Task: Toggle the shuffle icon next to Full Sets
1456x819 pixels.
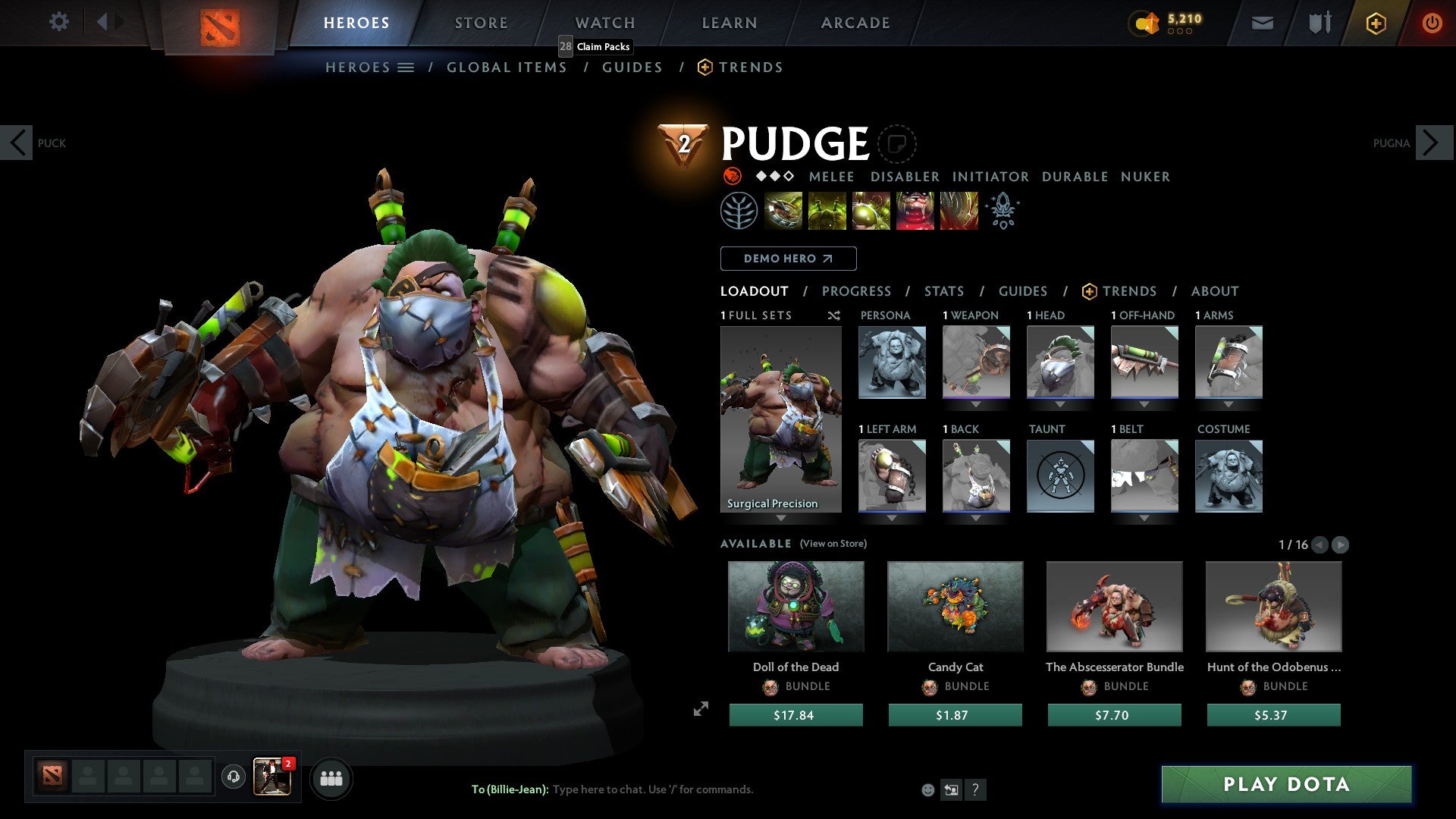Action: [833, 315]
